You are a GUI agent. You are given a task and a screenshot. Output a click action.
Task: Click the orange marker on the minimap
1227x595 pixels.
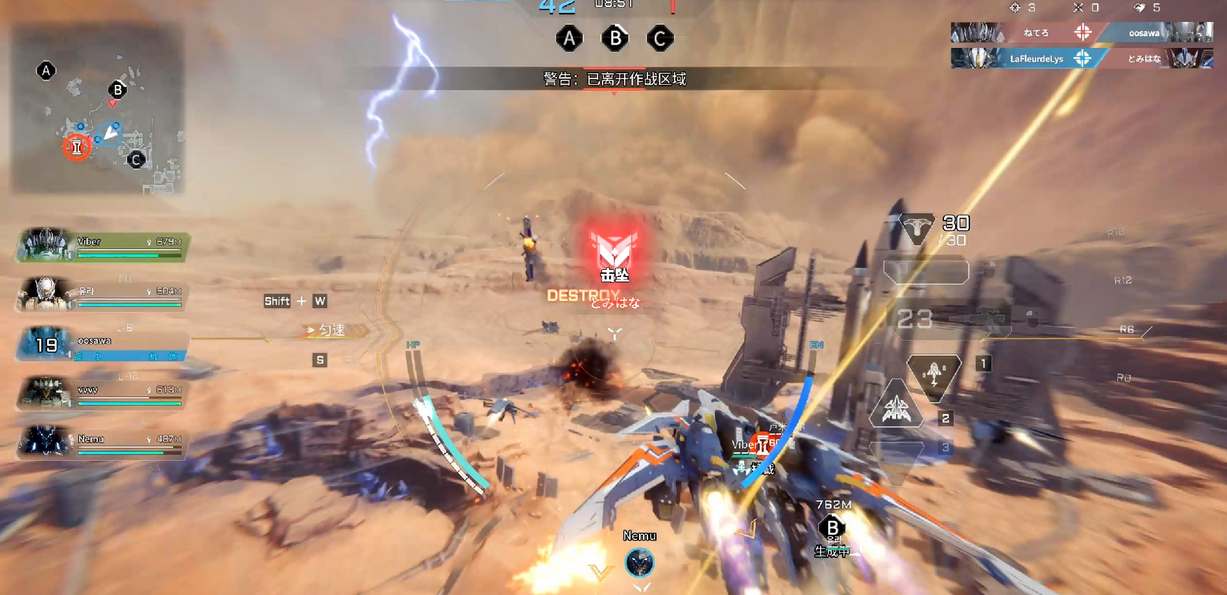click(76, 148)
